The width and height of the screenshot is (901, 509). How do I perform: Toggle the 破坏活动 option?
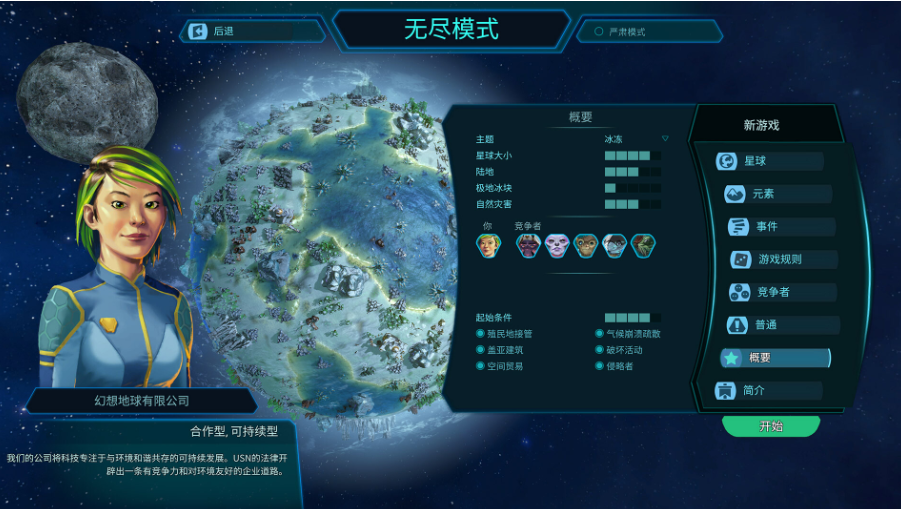600,350
